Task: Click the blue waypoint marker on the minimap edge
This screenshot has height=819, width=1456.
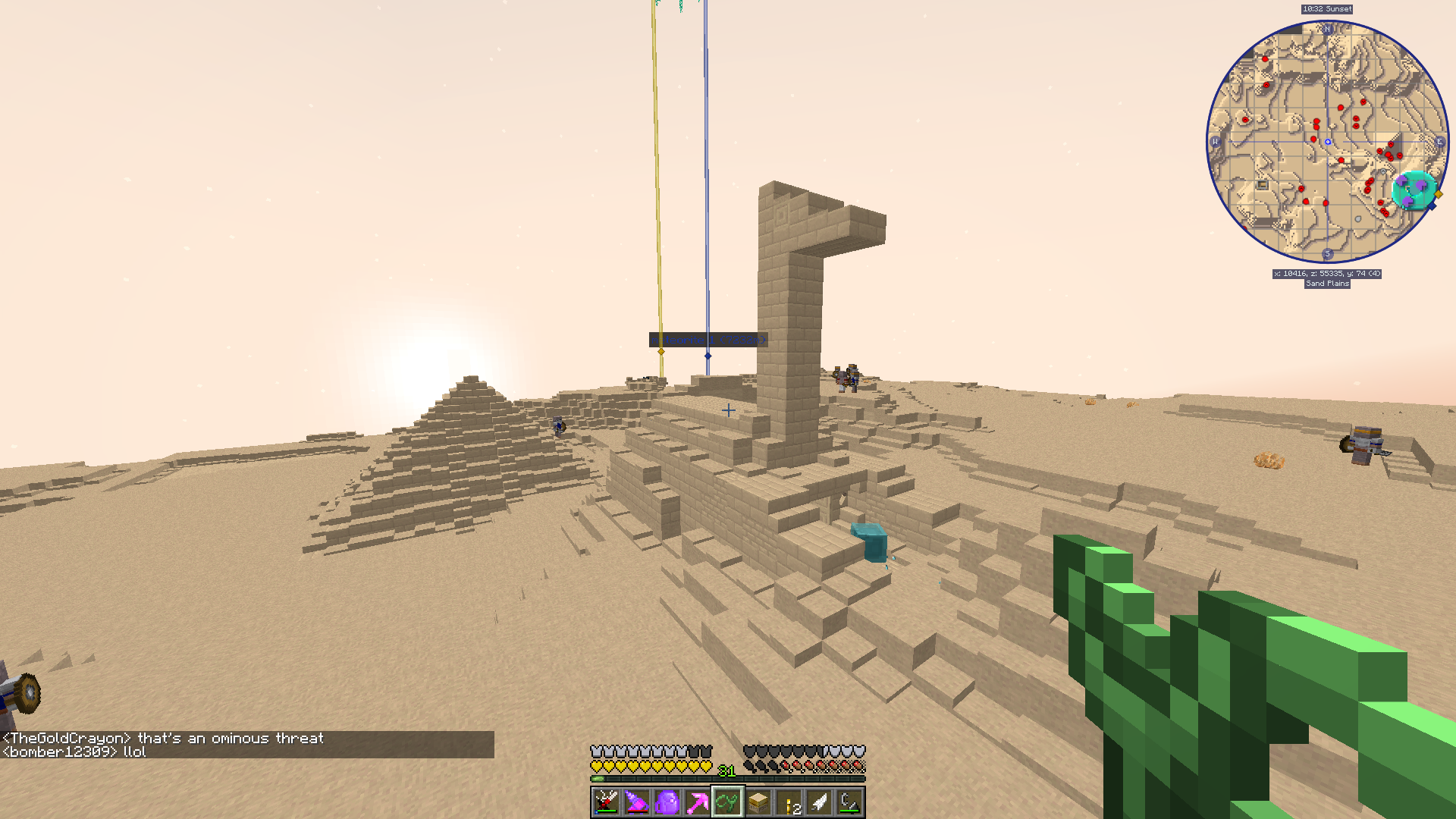Action: pyautogui.click(x=1432, y=206)
